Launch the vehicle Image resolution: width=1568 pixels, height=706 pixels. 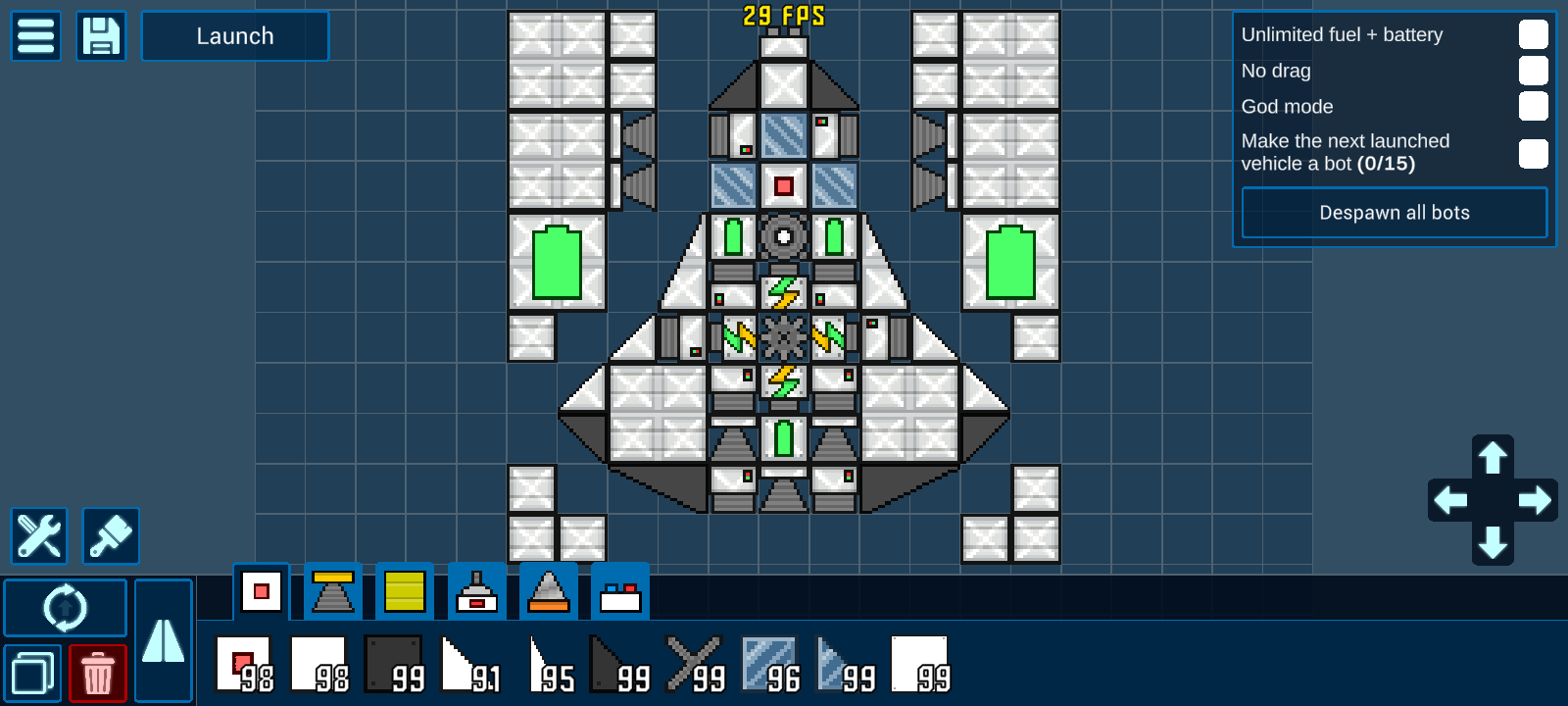click(235, 36)
